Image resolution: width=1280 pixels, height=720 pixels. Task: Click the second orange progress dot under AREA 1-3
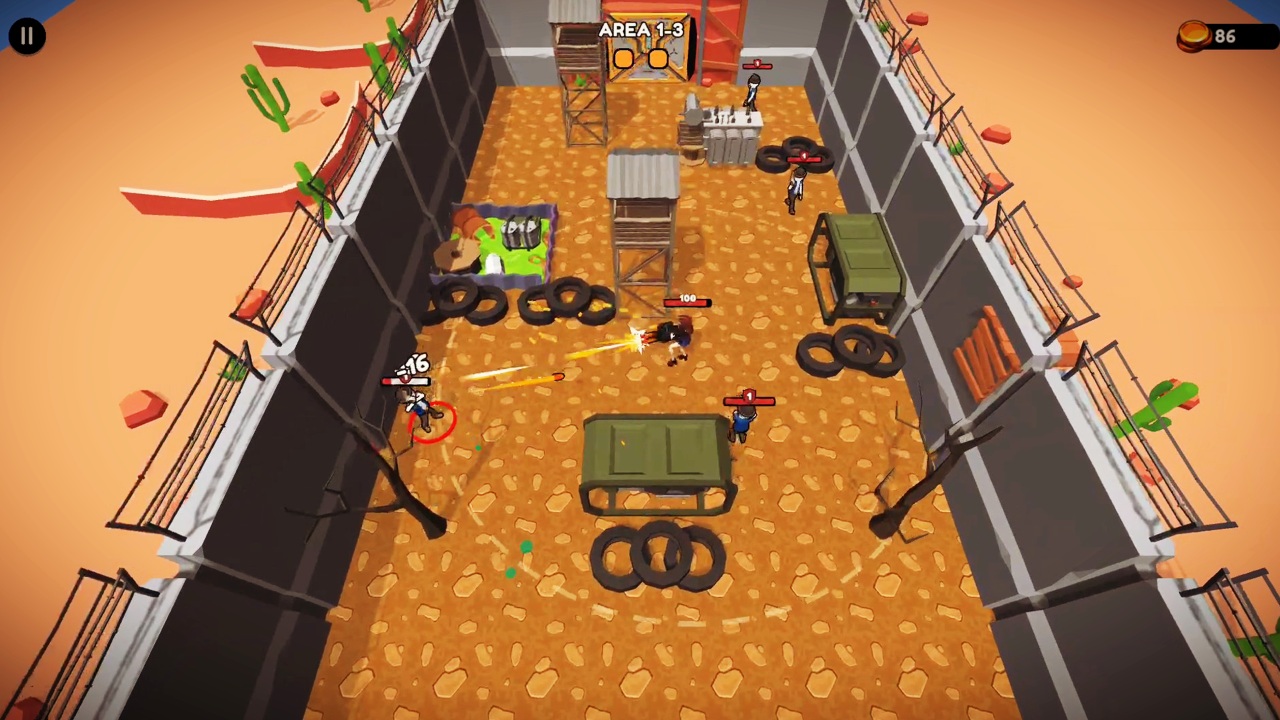point(658,58)
